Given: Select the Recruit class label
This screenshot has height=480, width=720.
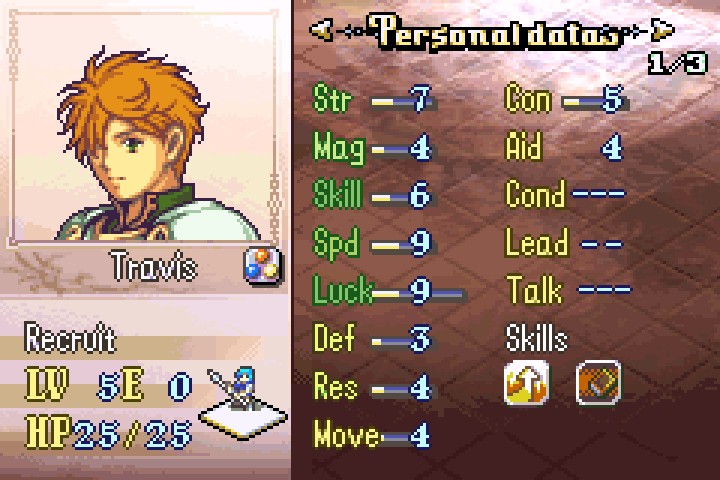Looking at the screenshot, I should 70,338.
